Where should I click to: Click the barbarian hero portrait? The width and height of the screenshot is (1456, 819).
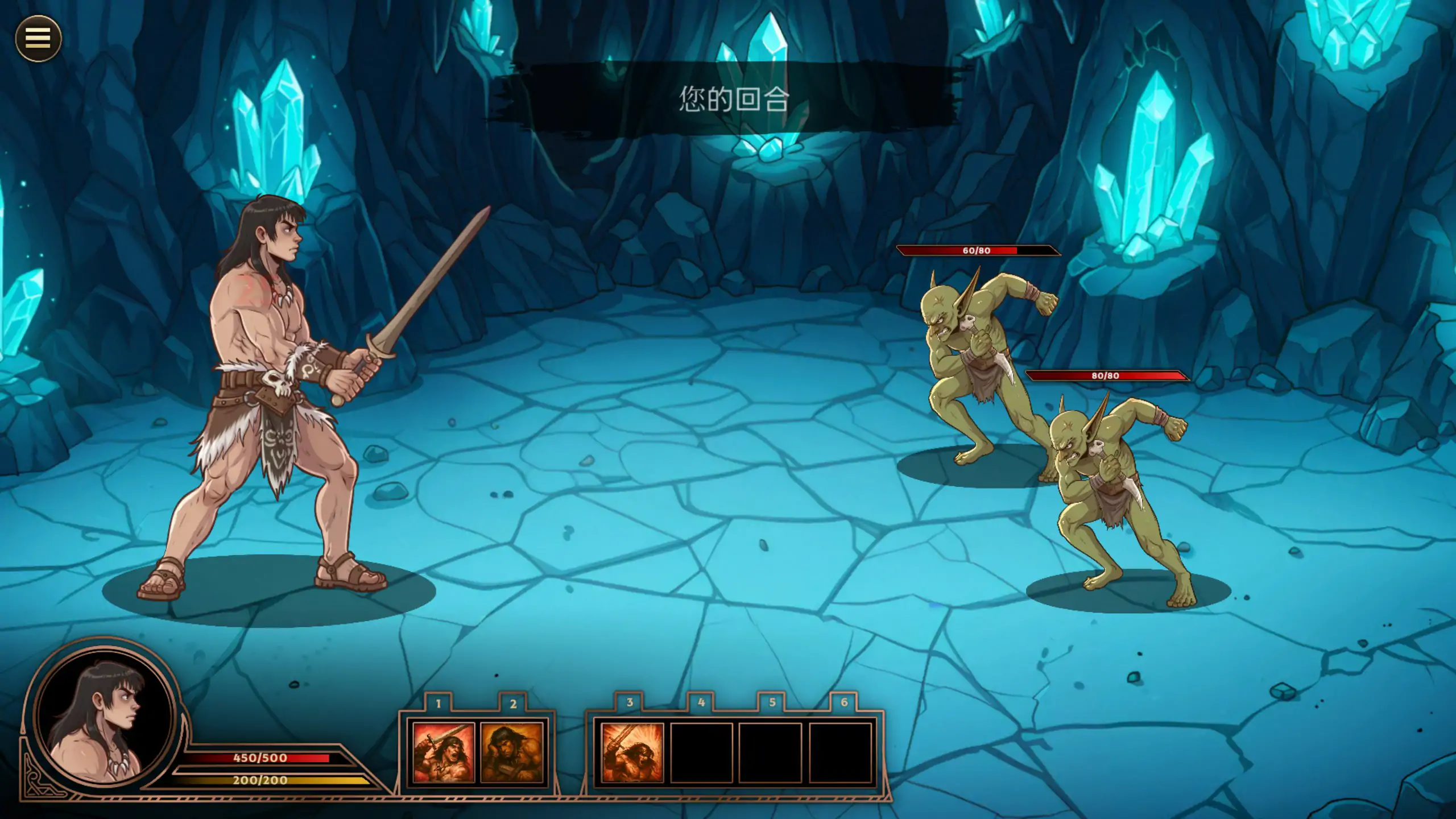[104, 718]
